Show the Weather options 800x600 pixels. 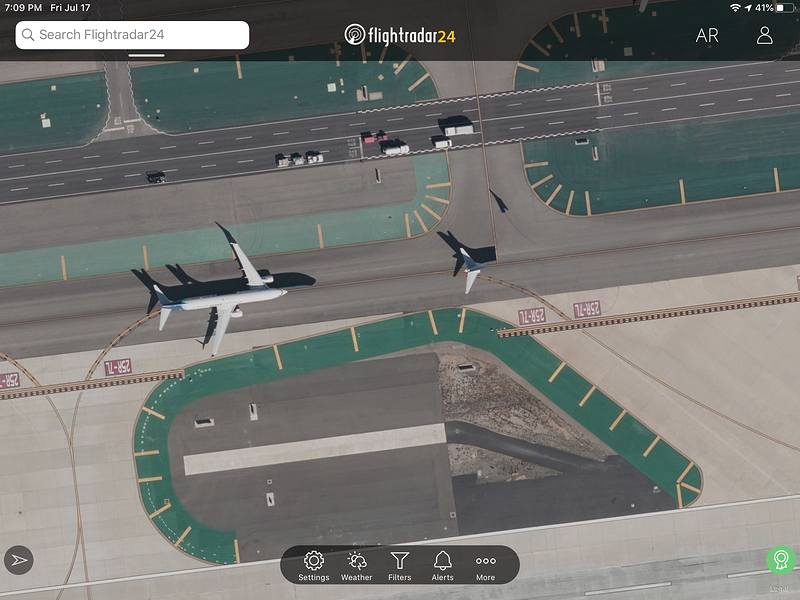(356, 565)
